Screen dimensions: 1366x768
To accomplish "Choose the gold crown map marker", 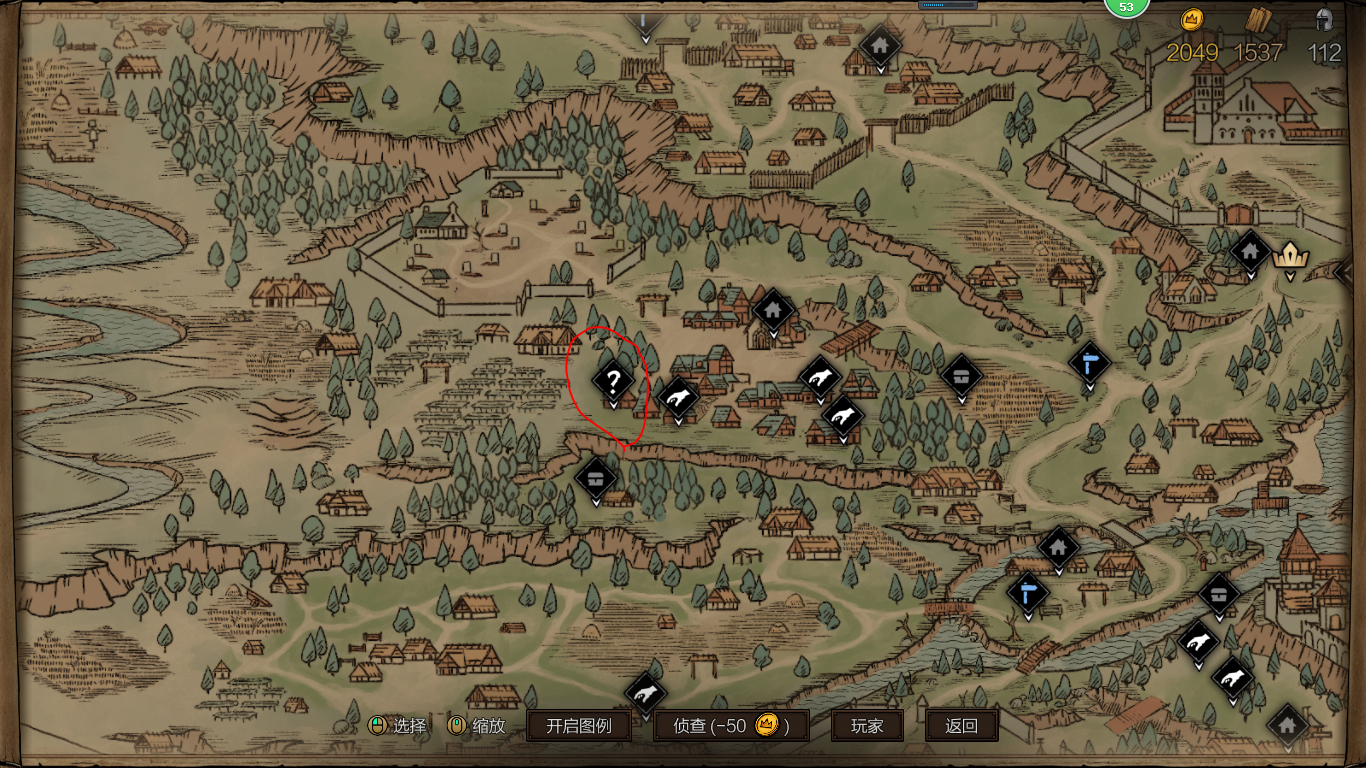I will [x=1289, y=254].
